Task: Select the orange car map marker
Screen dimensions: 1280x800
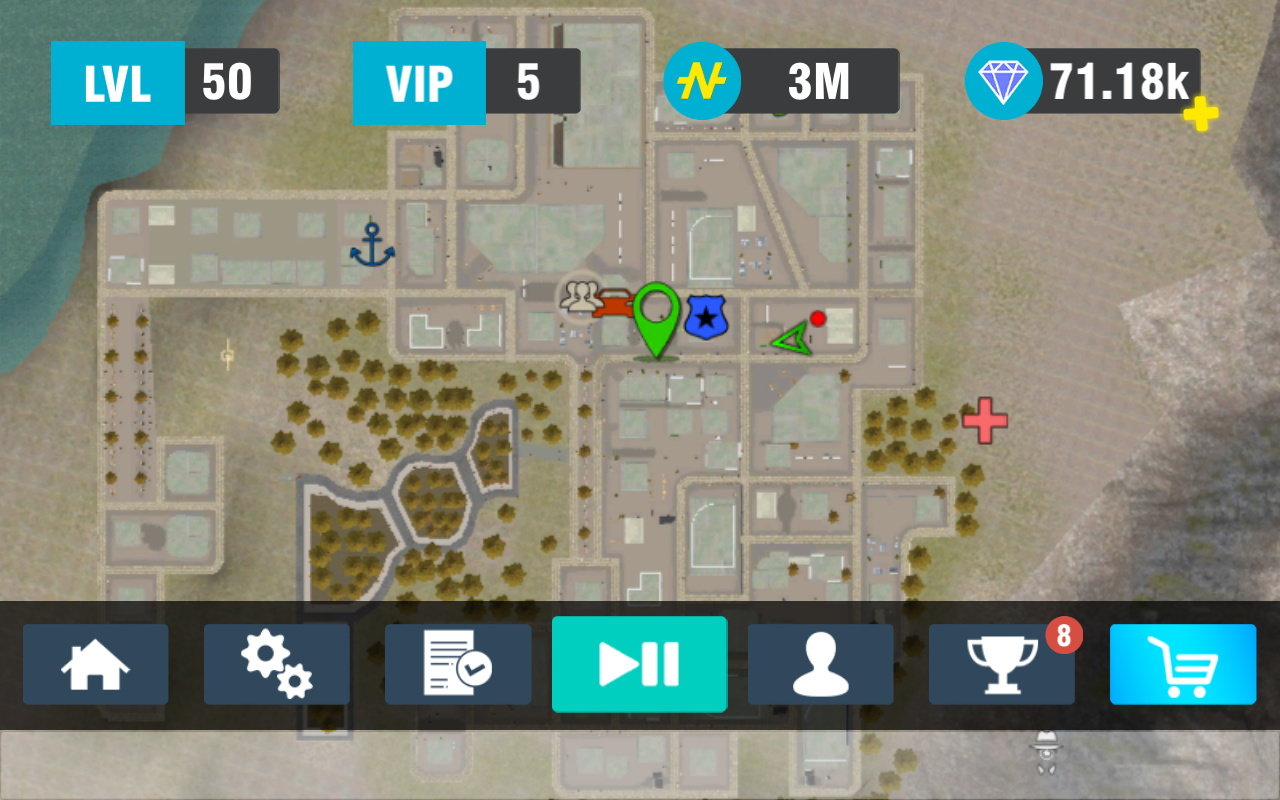Action: coord(614,305)
